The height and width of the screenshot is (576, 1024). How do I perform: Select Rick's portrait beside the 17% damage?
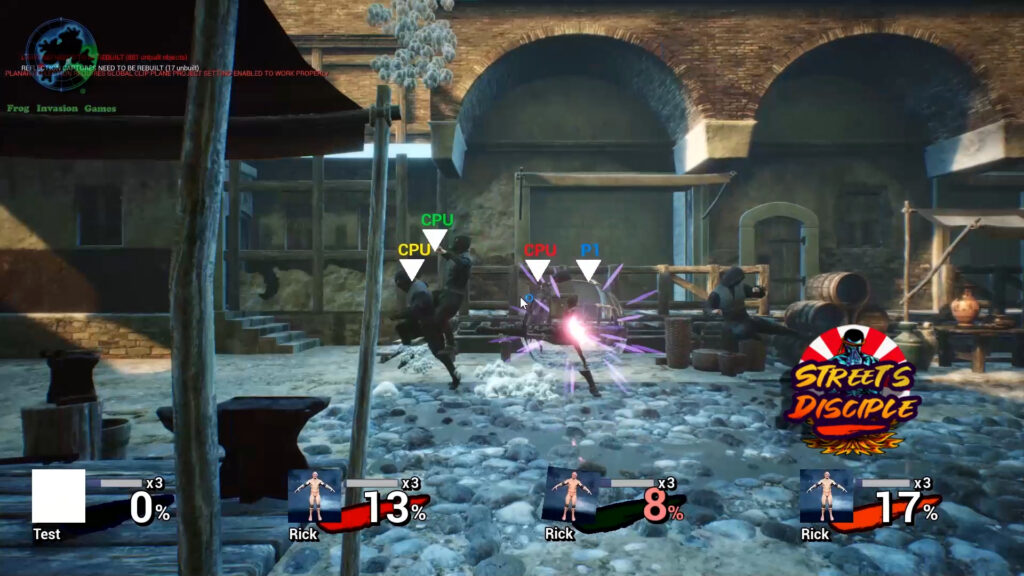click(825, 496)
